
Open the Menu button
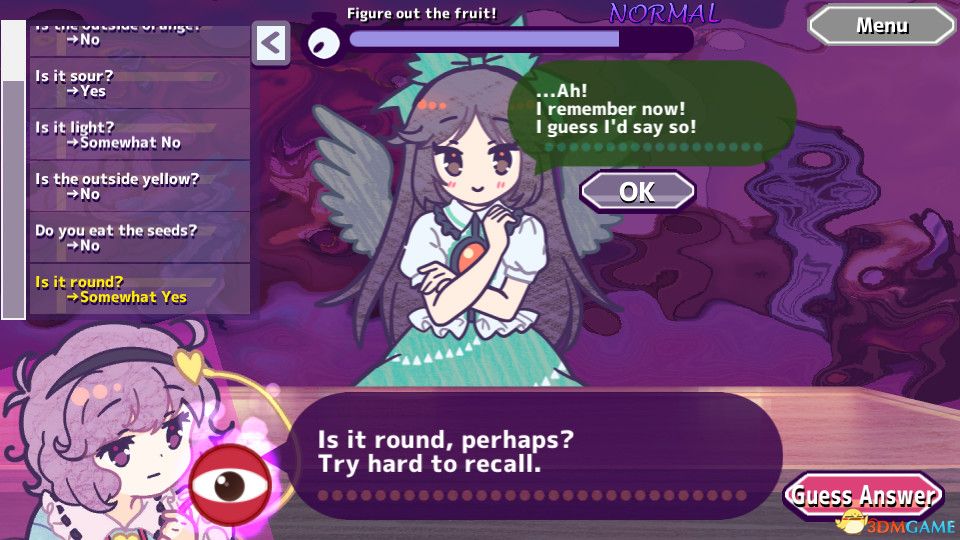pos(881,26)
